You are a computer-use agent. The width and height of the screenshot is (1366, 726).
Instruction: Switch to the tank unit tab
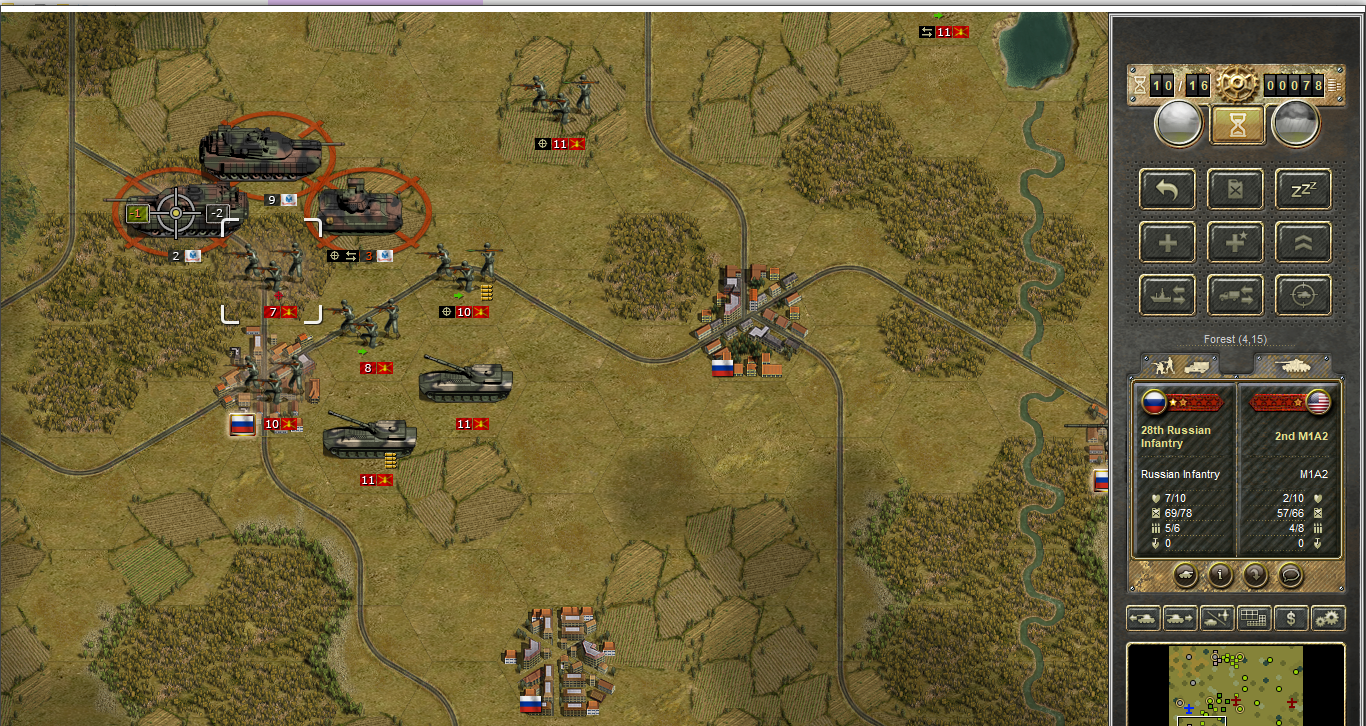coord(1292,365)
